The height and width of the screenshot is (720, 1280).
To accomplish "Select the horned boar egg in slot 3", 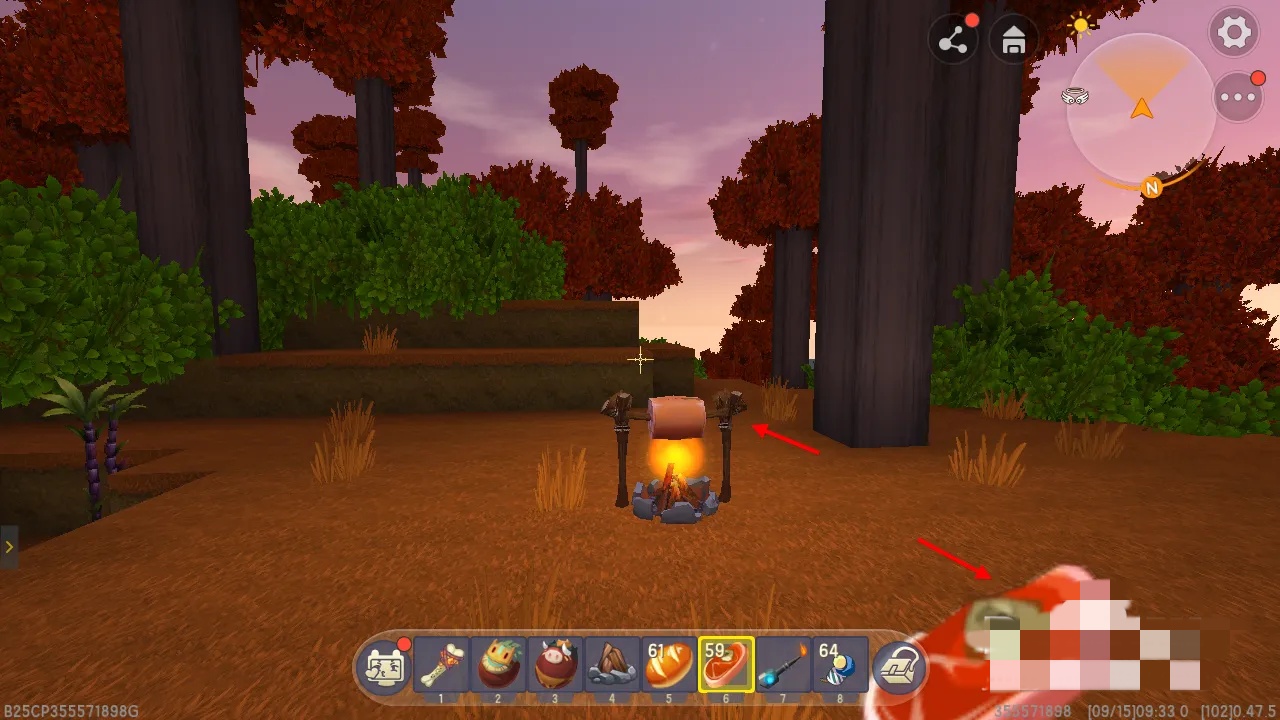I will click(555, 664).
